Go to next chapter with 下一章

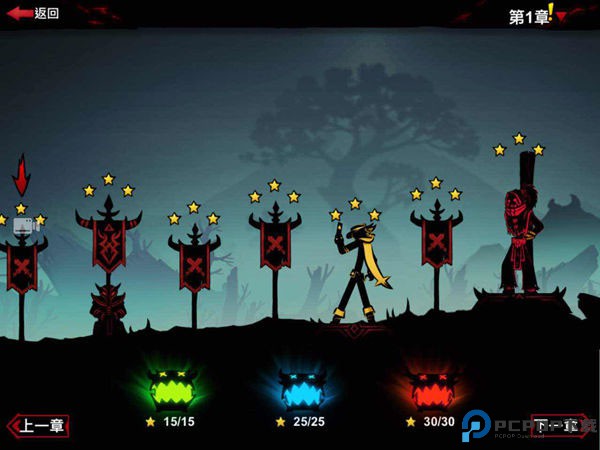coord(556,426)
